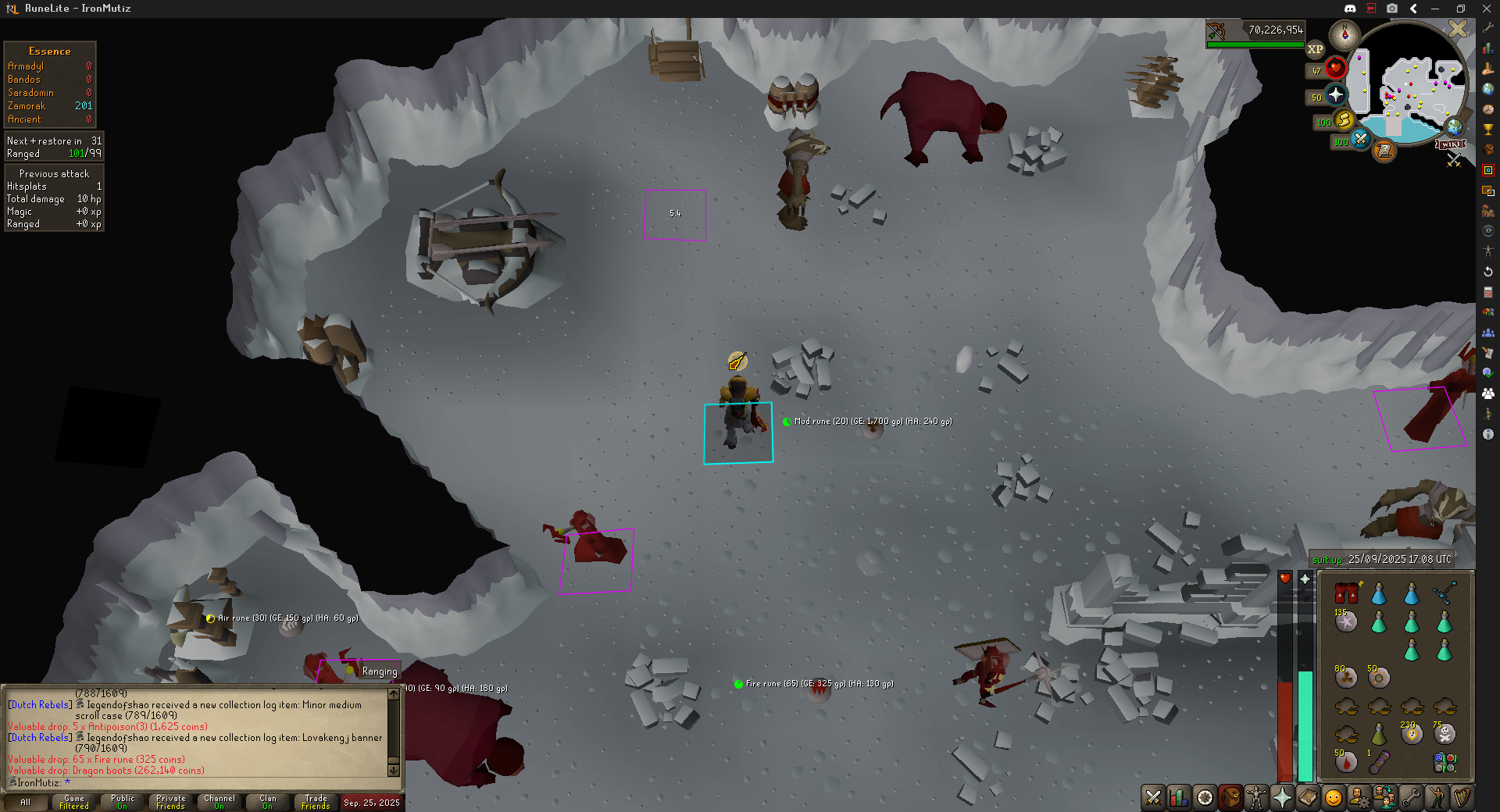Activate the quick-prayers orb

click(1336, 95)
